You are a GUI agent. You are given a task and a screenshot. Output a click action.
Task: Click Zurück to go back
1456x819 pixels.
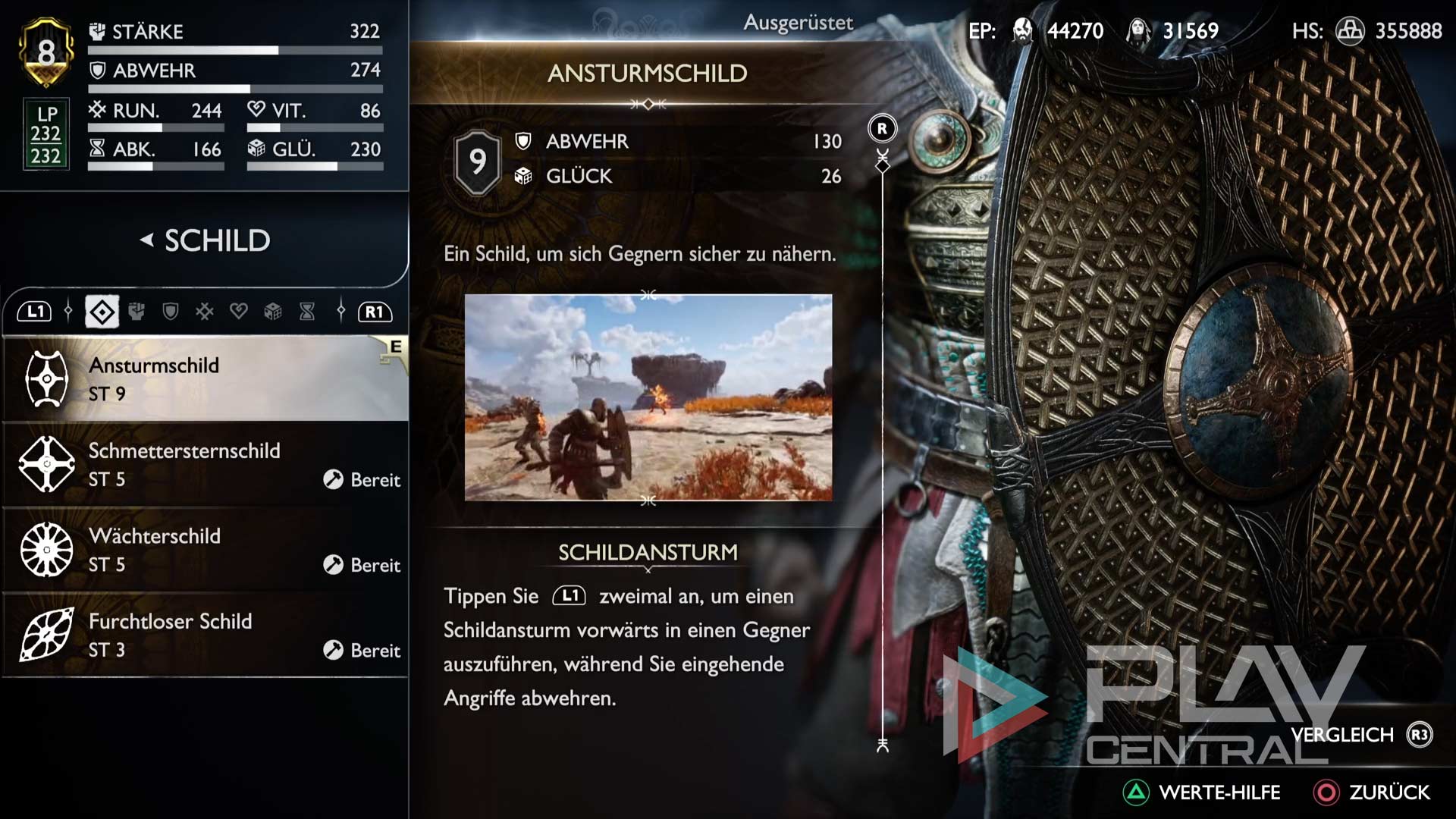point(1372,792)
